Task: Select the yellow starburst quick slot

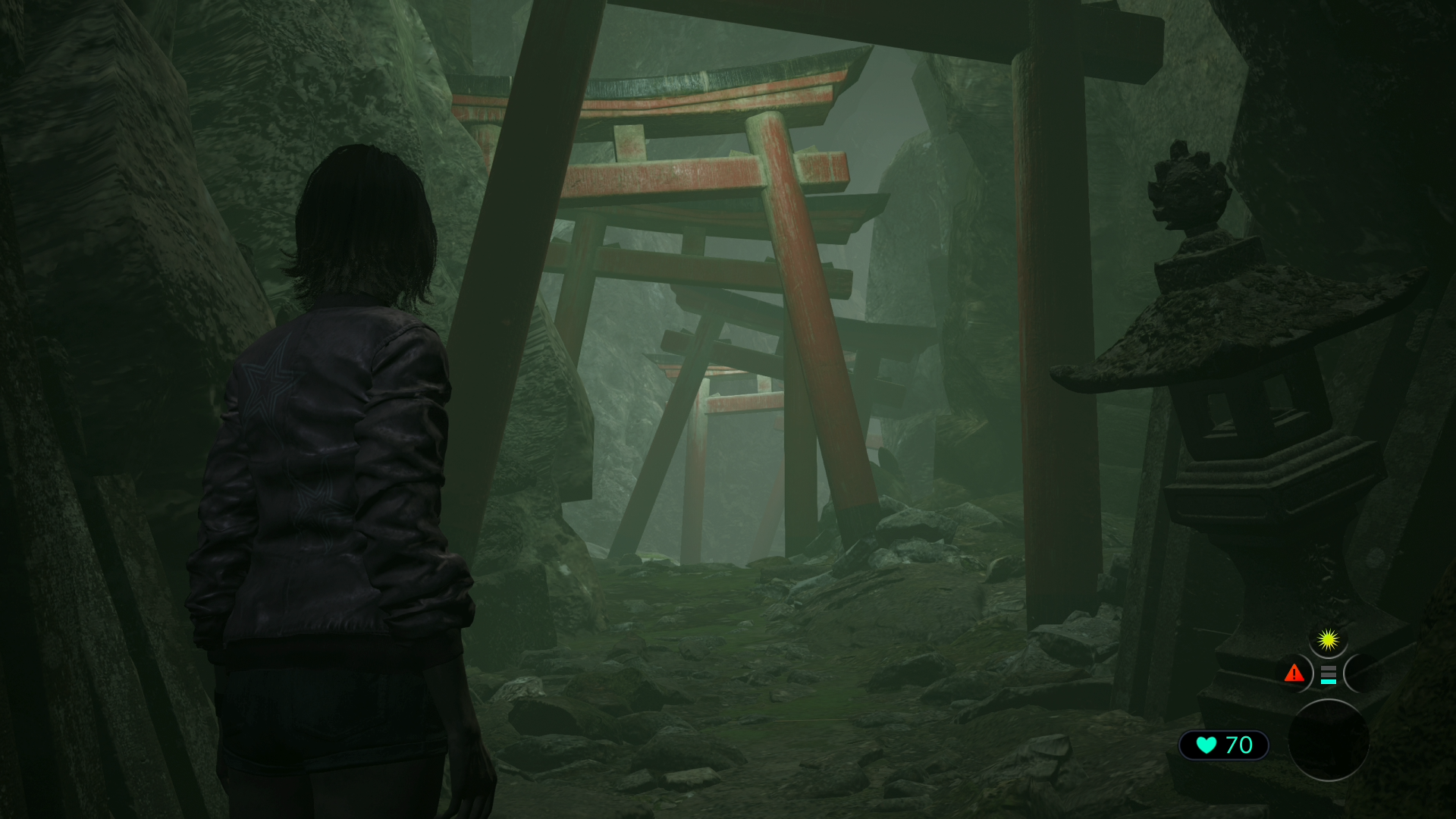Action: coord(1327,641)
